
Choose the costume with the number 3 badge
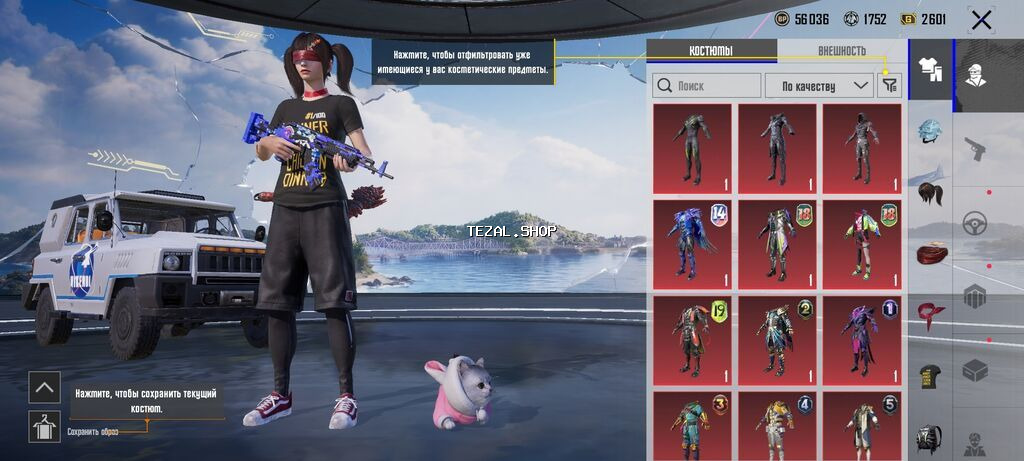(x=692, y=426)
